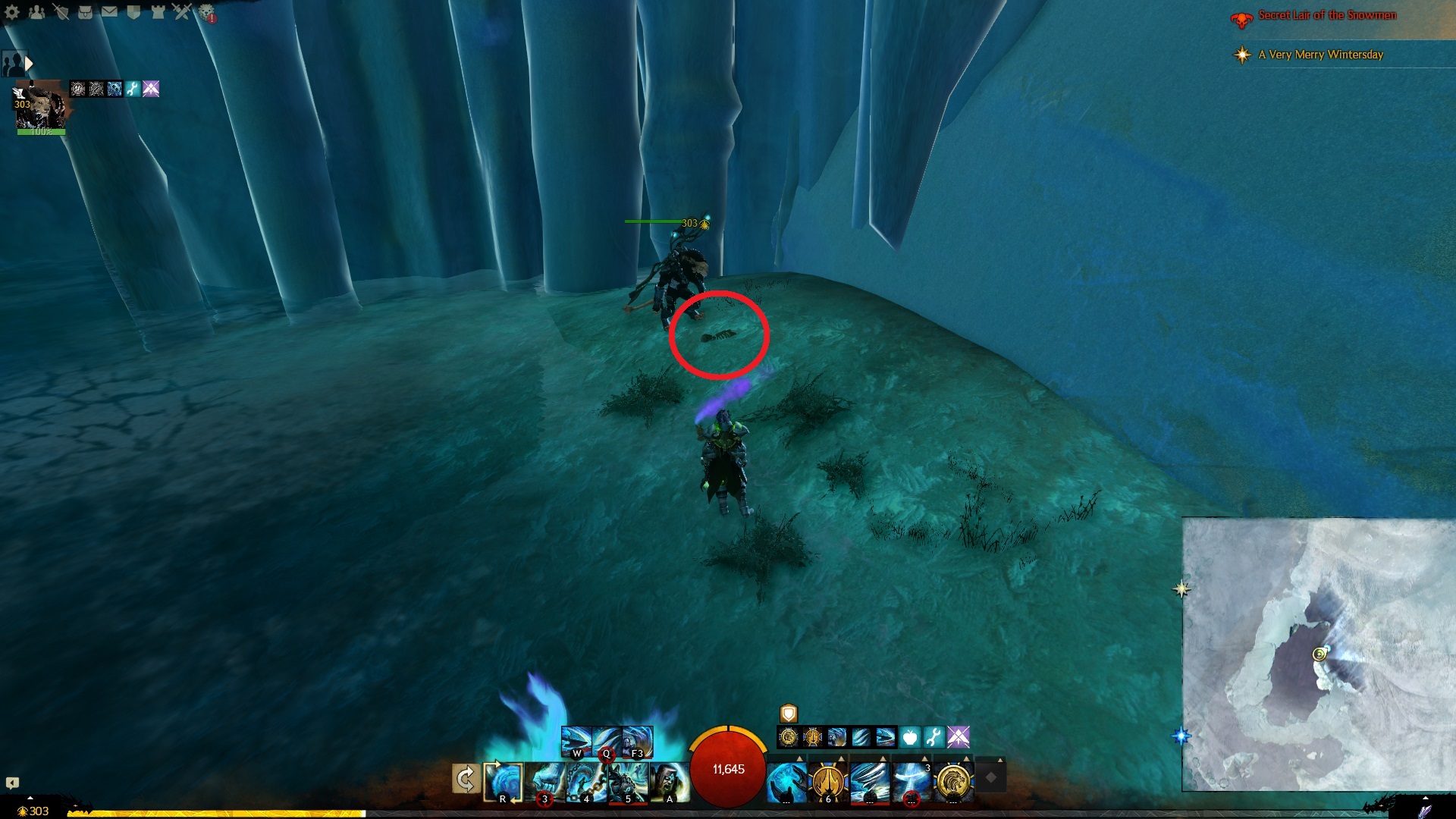
Task: Activate the chain pull weapon skill
Action: [x=586, y=781]
